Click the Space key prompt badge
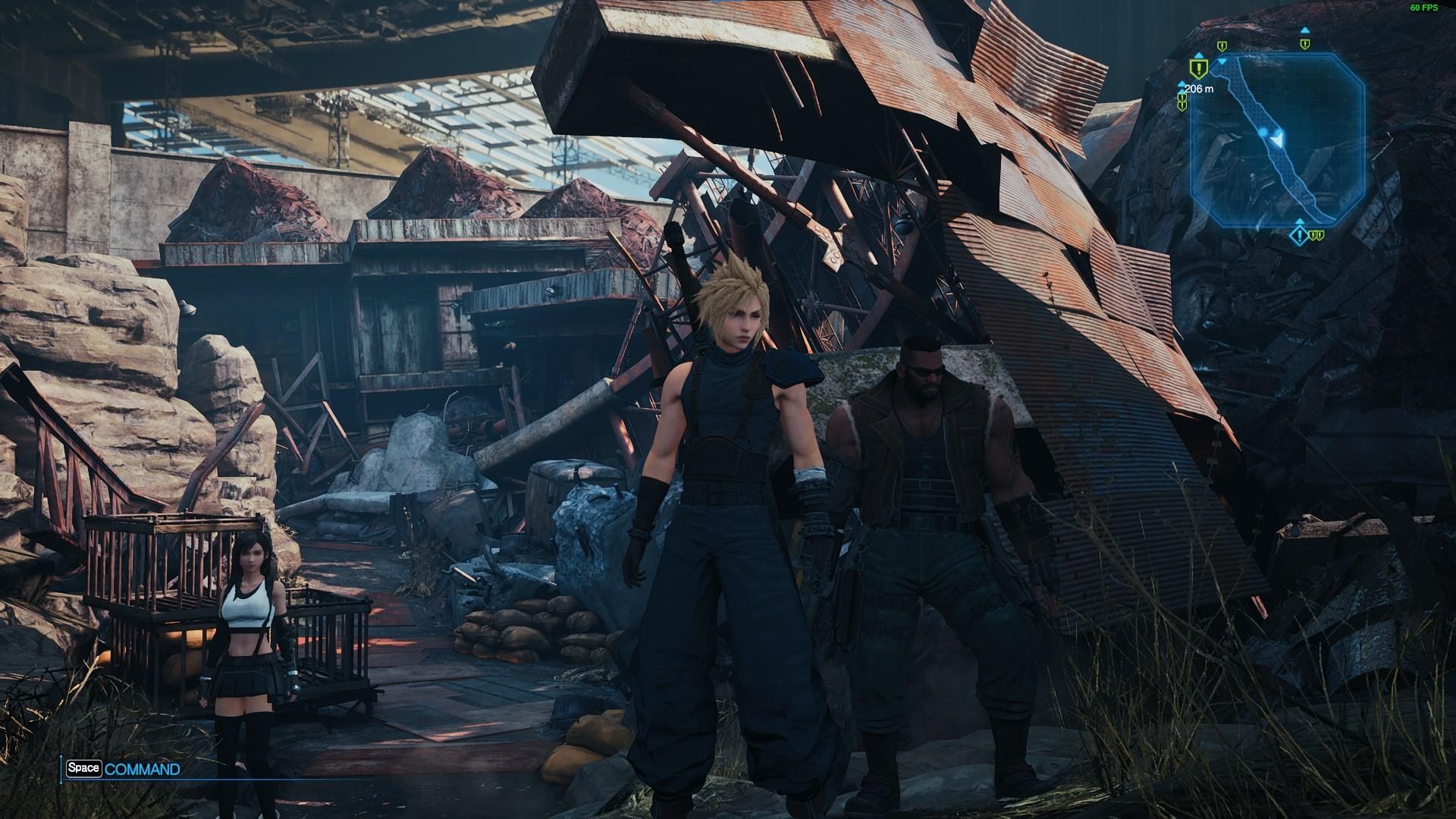 [x=86, y=768]
